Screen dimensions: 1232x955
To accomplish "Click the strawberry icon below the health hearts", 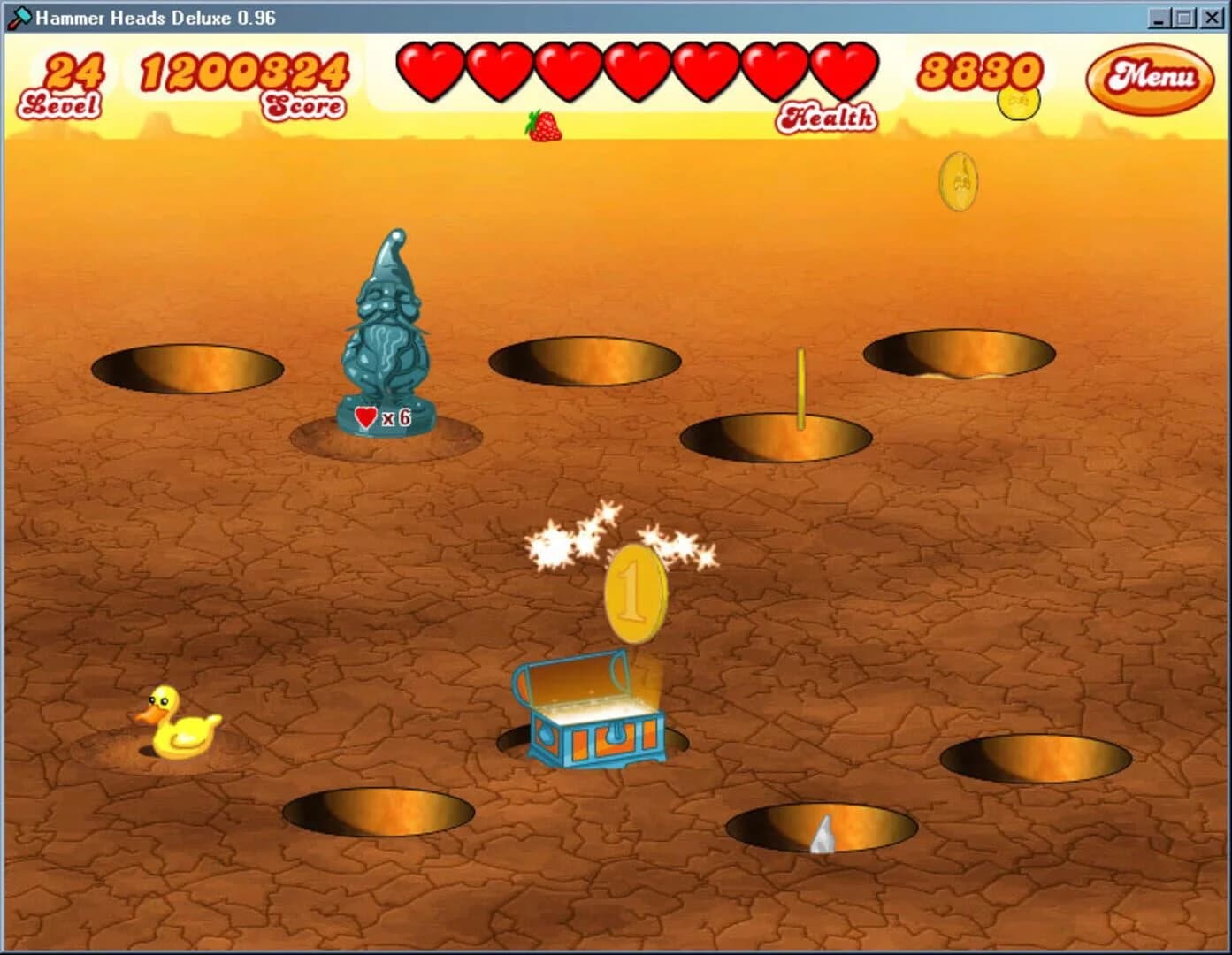I will pyautogui.click(x=547, y=128).
